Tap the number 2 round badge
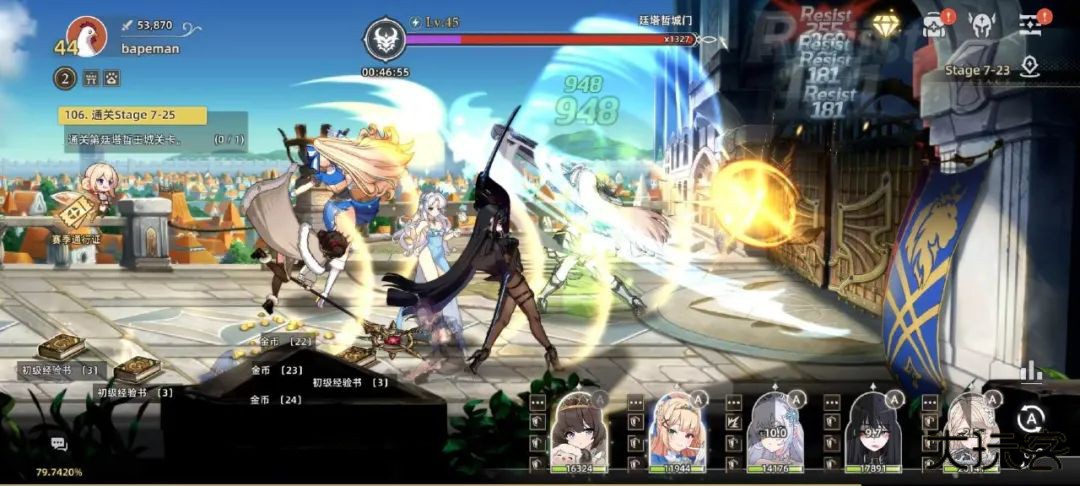 coord(64,78)
